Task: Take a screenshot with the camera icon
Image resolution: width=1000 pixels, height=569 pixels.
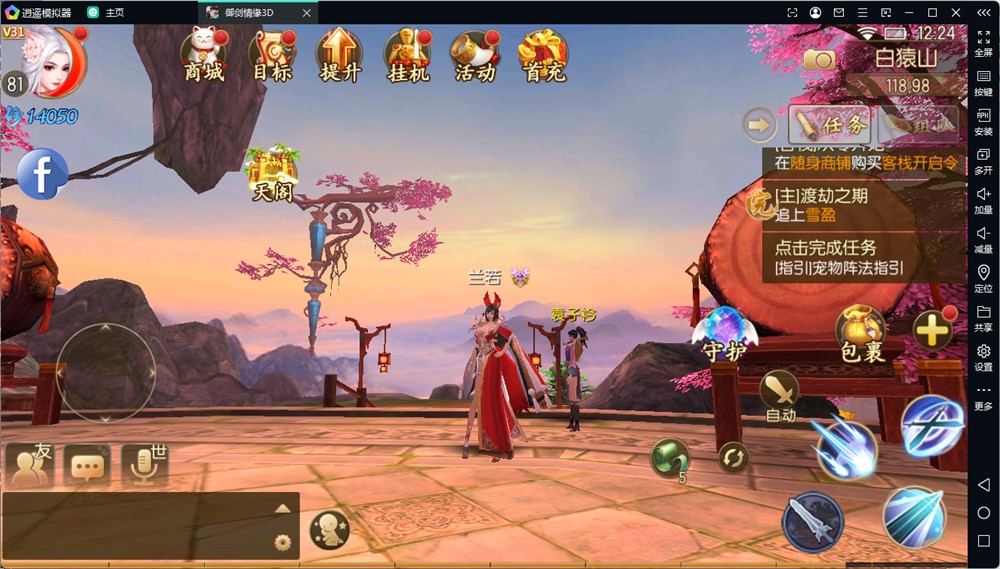Action: pyautogui.click(x=819, y=59)
